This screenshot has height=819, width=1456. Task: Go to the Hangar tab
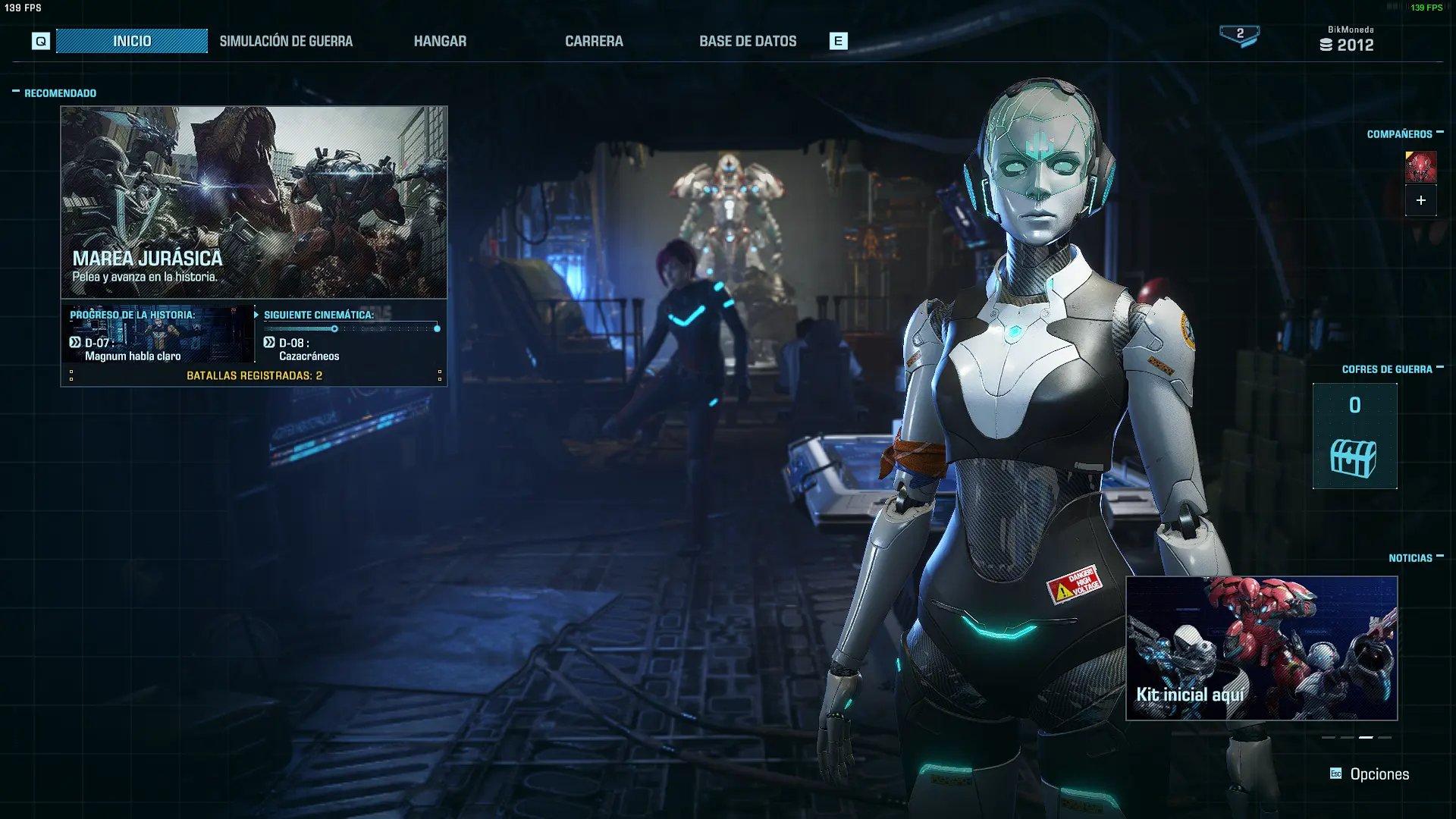pyautogui.click(x=440, y=41)
